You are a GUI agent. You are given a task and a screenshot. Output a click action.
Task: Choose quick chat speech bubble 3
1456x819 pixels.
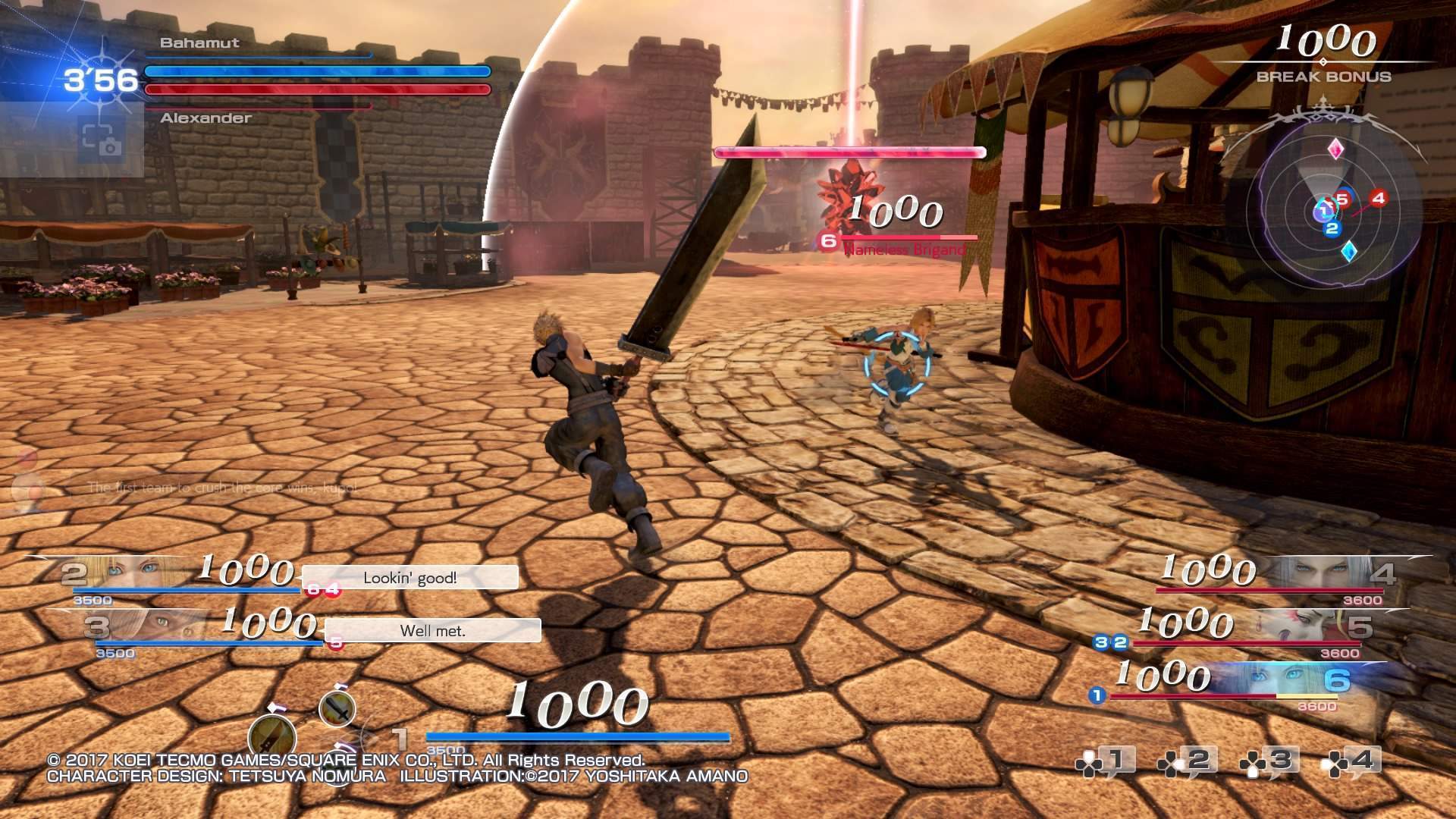(x=1270, y=761)
